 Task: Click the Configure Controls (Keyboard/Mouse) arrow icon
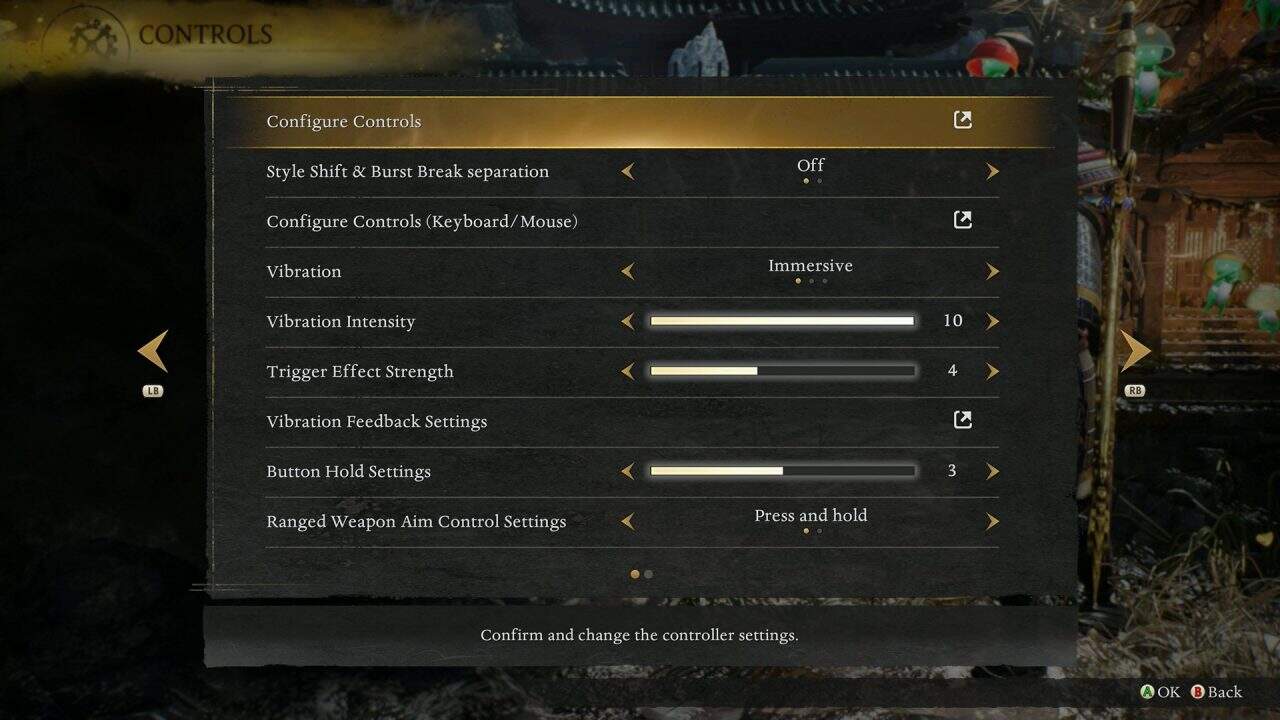(x=962, y=219)
